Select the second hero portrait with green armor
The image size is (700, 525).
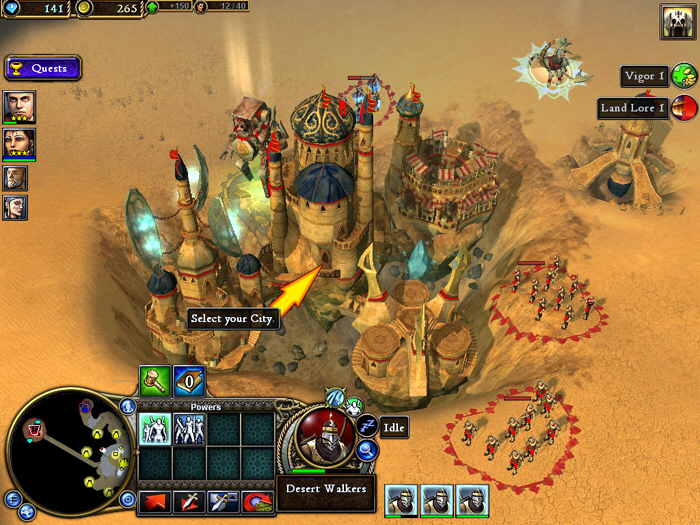point(19,143)
